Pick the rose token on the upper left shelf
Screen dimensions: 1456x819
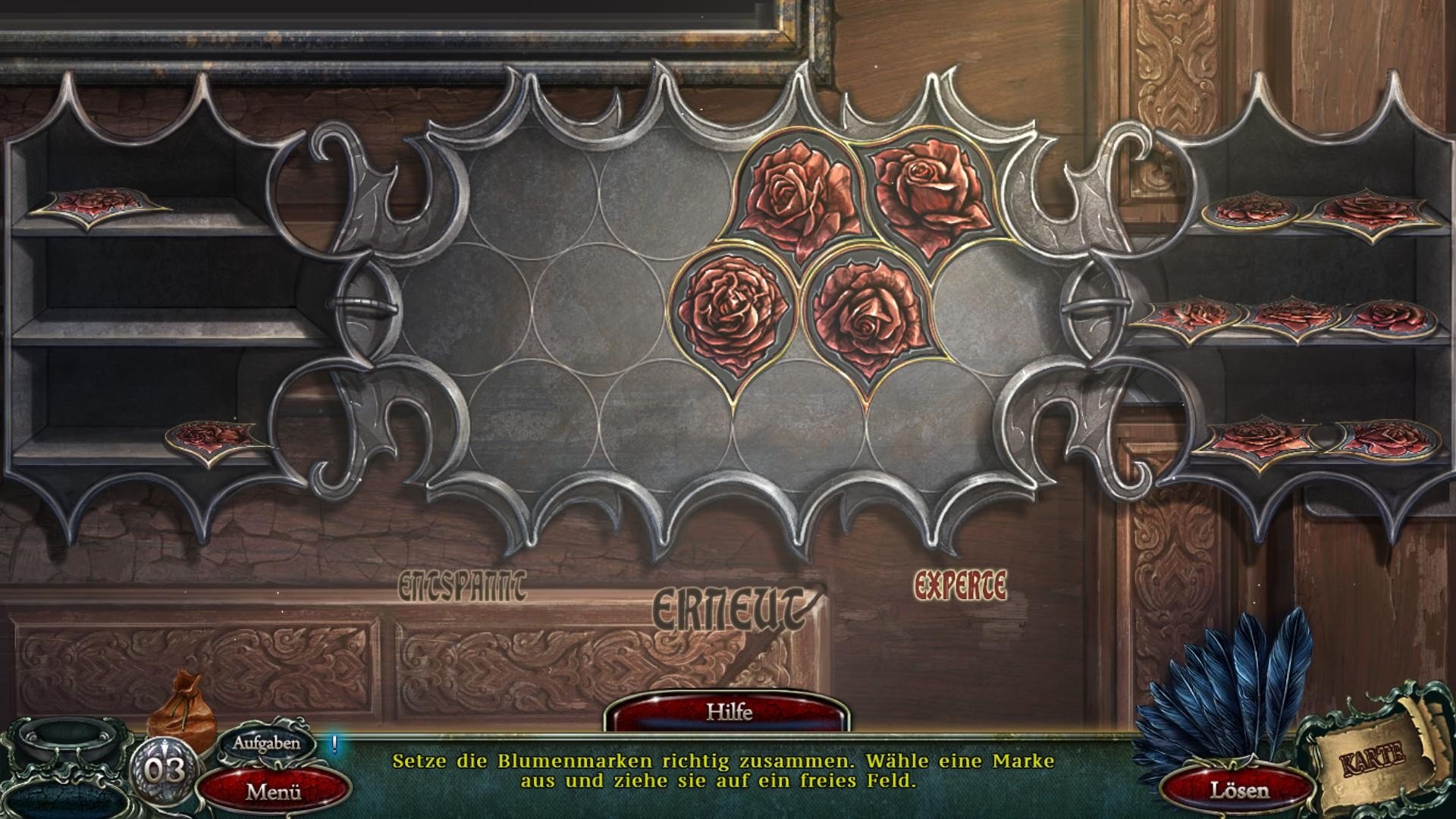tap(99, 205)
